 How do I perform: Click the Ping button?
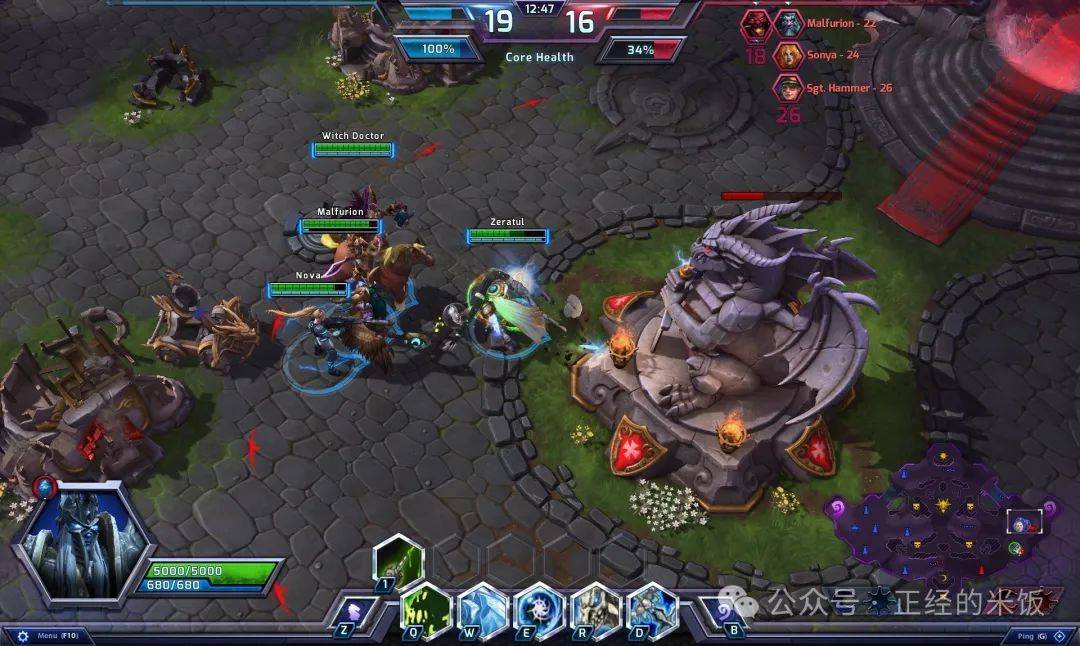[x=1030, y=636]
